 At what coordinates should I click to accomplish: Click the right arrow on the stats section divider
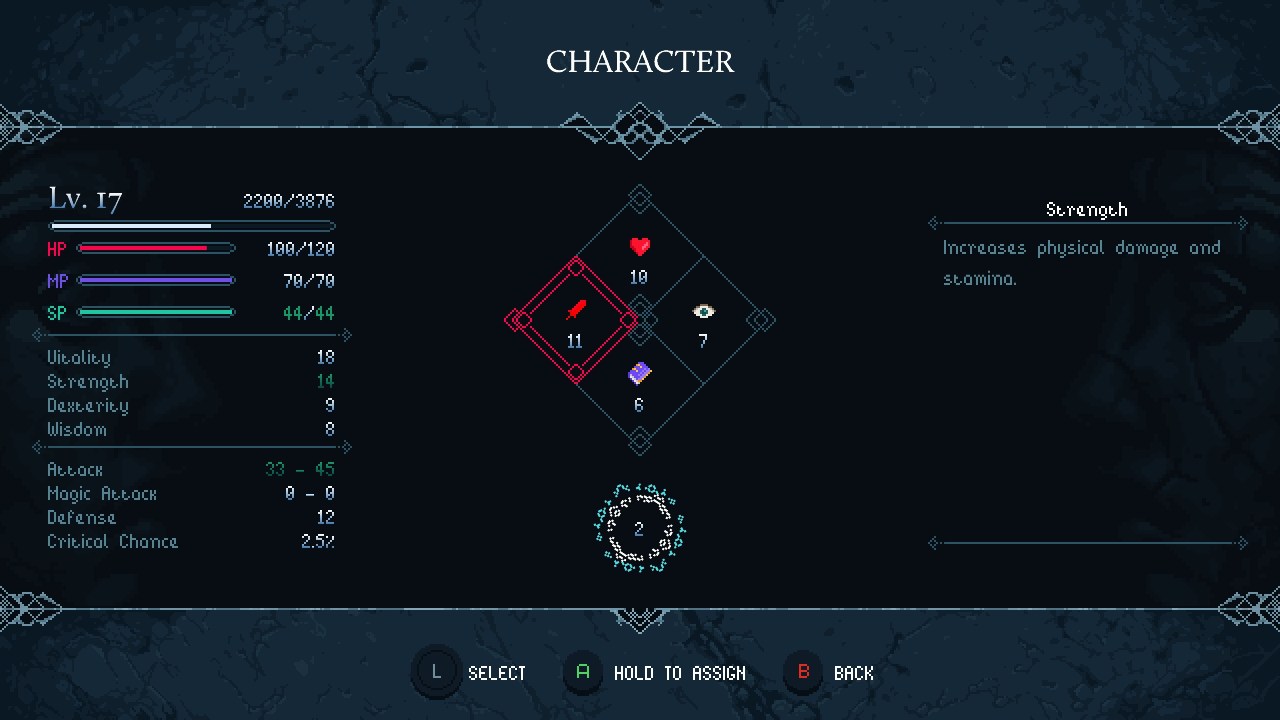(x=345, y=335)
